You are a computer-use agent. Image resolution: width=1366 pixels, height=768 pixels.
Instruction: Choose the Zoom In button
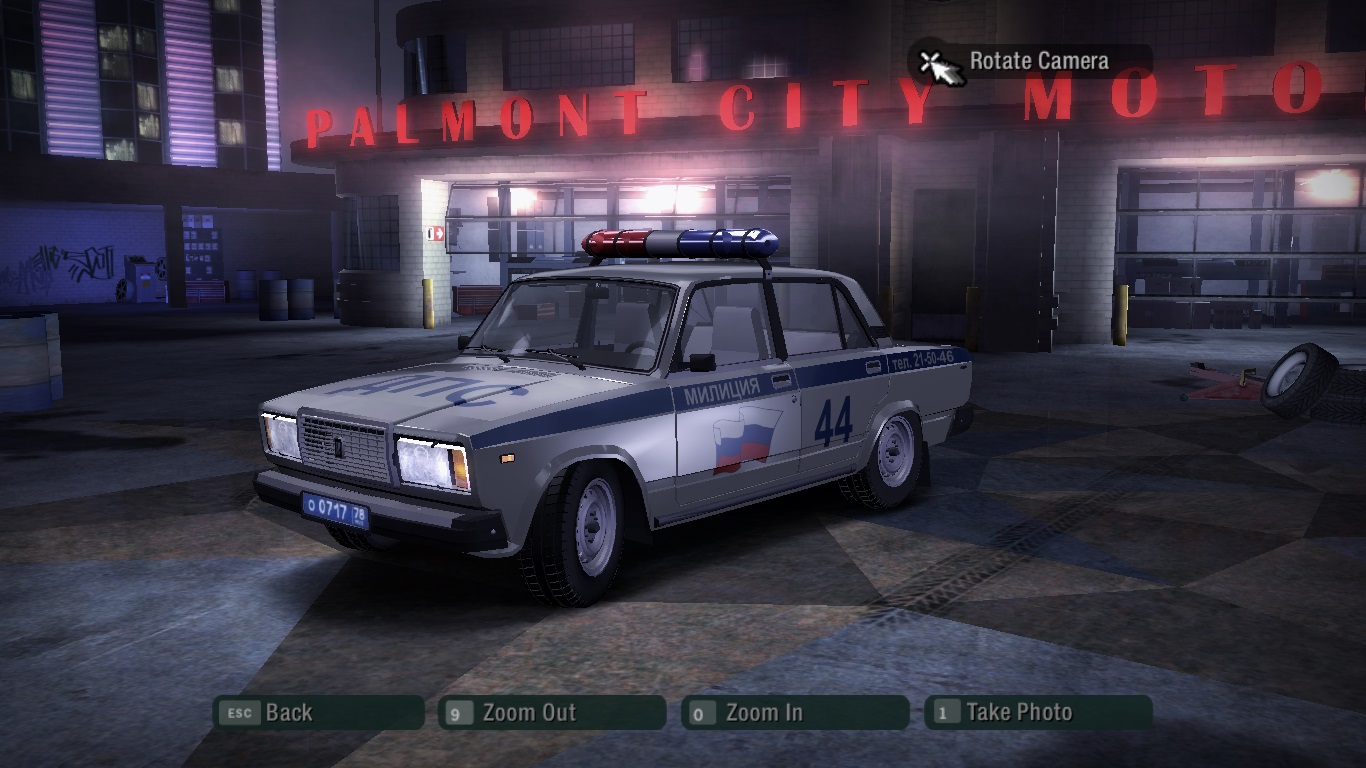coord(795,713)
